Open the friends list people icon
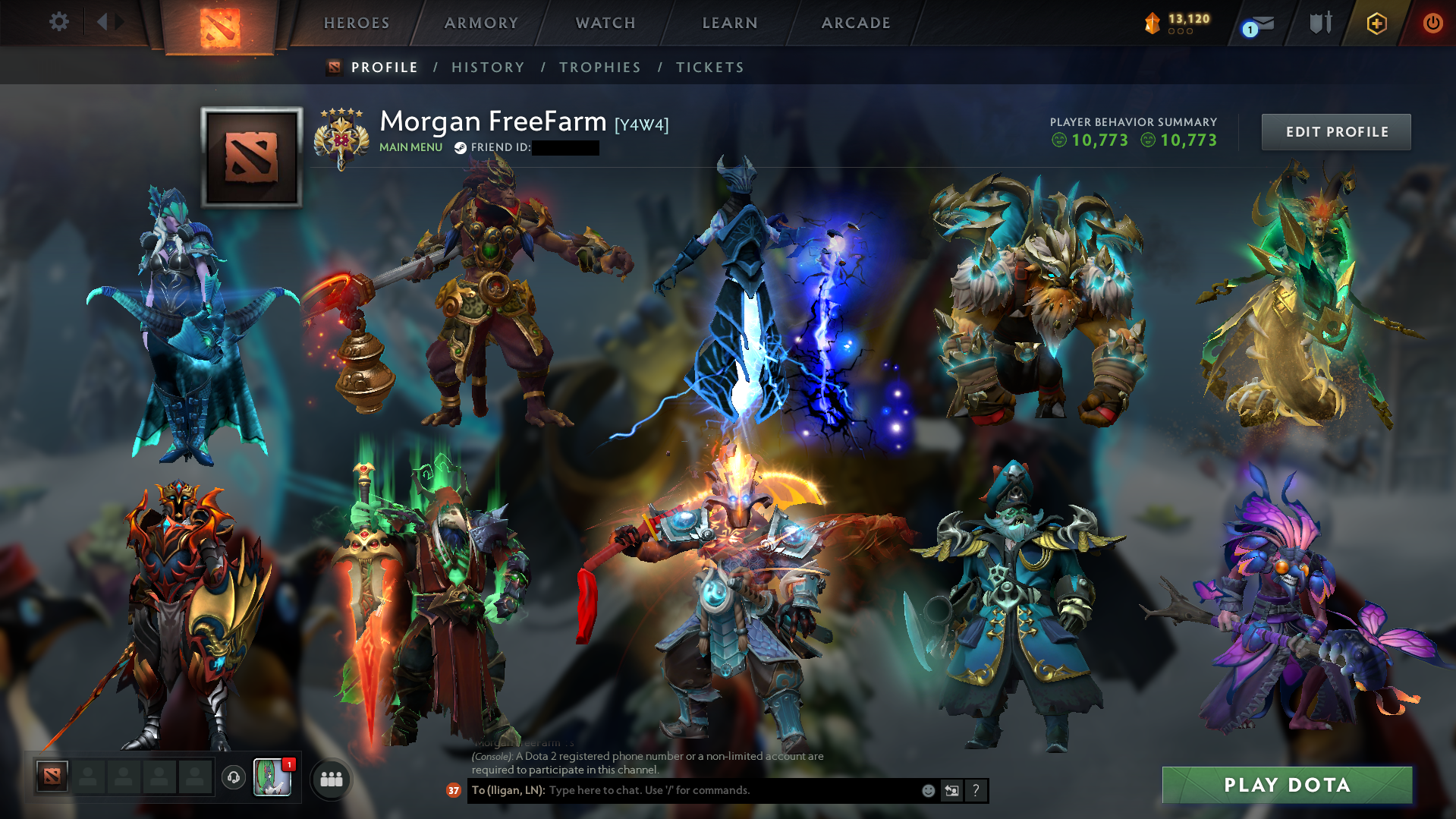This screenshot has height=819, width=1456. point(330,778)
